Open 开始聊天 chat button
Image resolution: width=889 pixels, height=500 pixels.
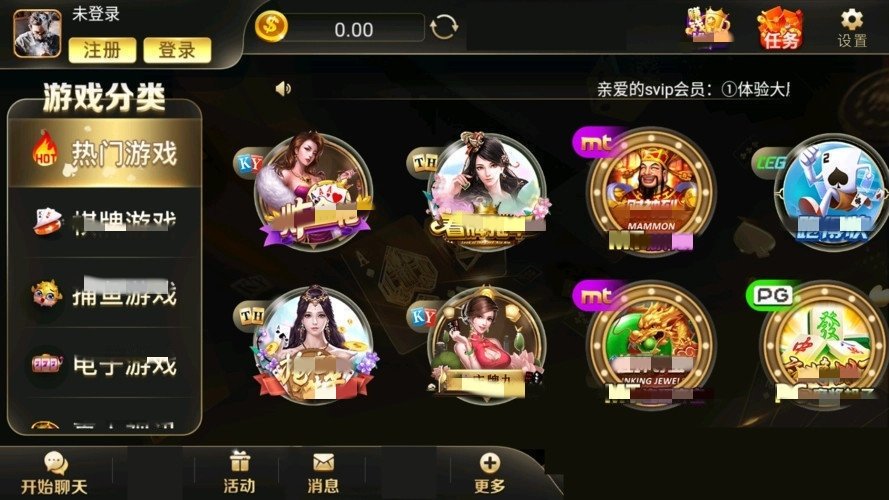point(55,473)
